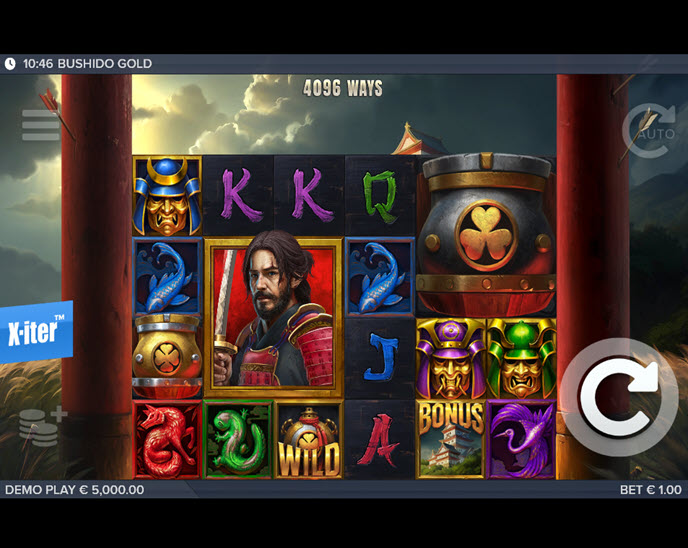Open the hamburger menu
This screenshot has height=548, width=688.
[x=41, y=125]
